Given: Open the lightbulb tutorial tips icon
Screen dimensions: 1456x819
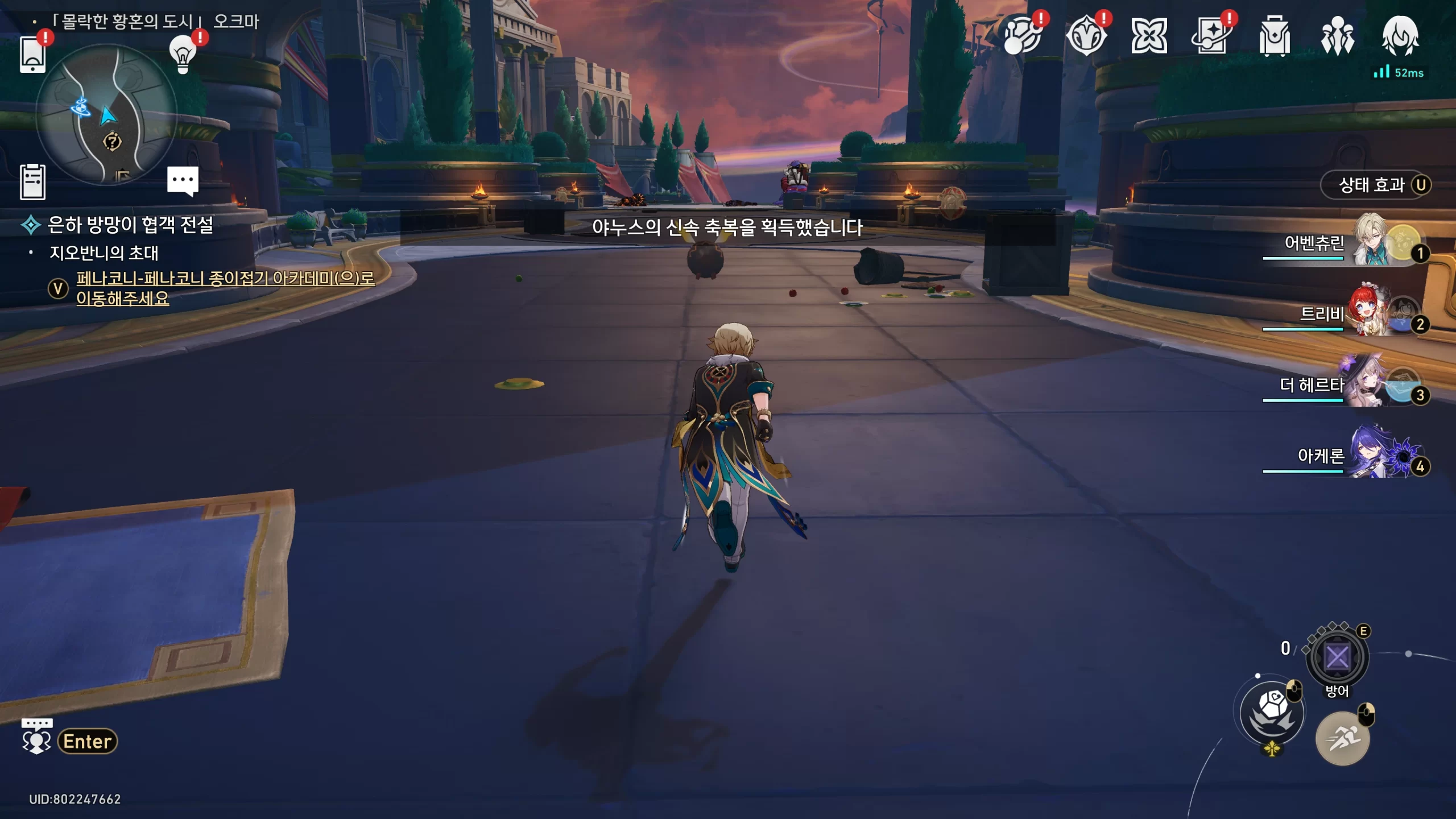Looking at the screenshot, I should point(183,55).
